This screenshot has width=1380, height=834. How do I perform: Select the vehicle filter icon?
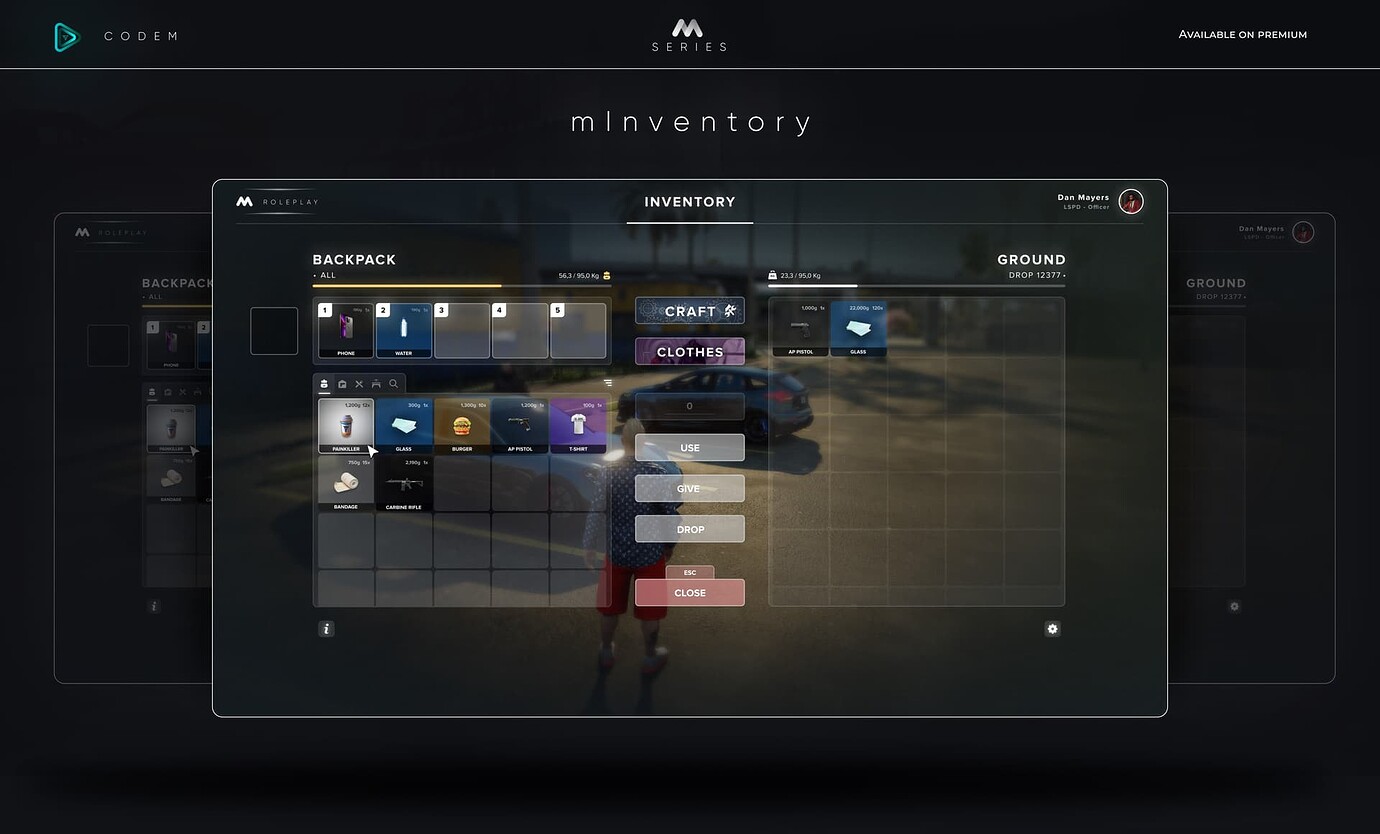coord(377,384)
